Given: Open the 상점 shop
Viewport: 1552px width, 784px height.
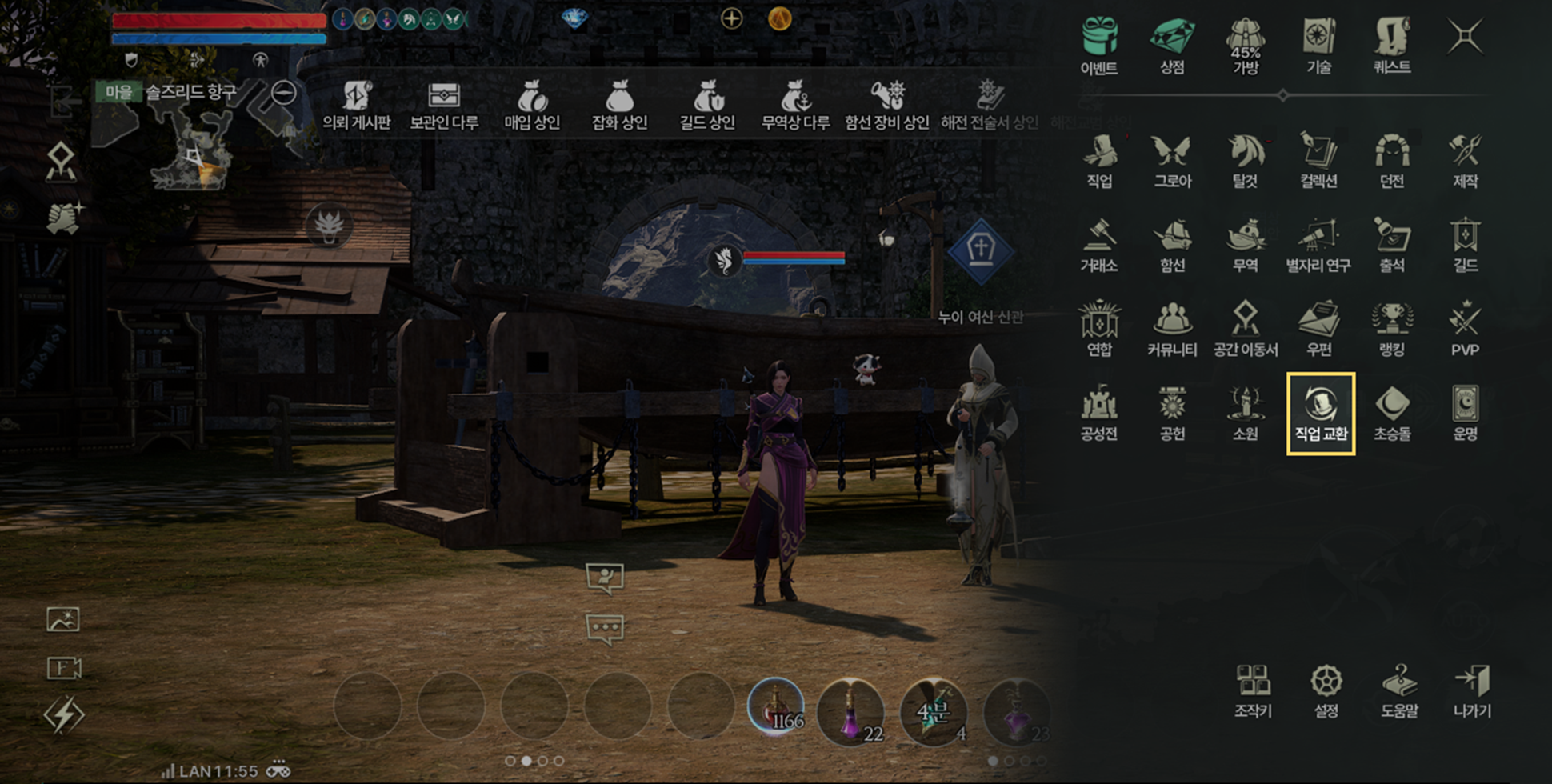Looking at the screenshot, I should 1172,45.
